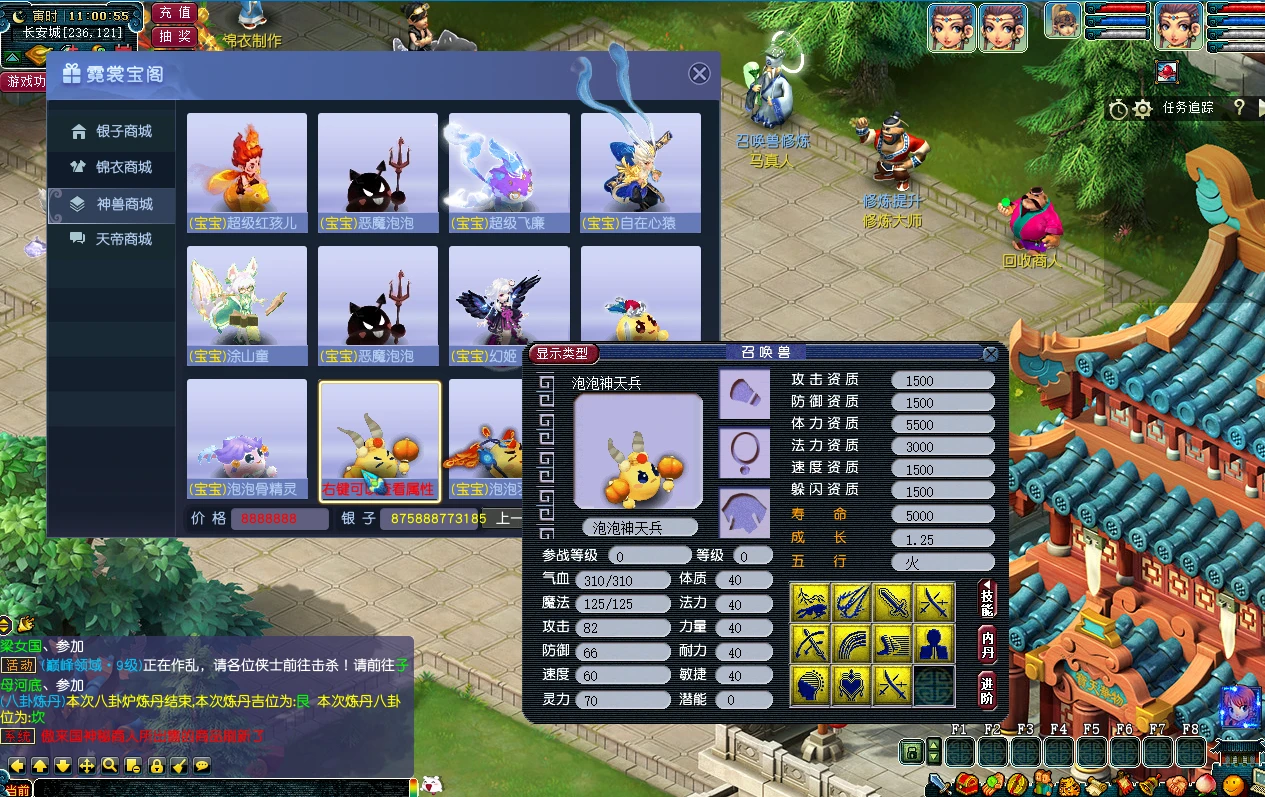
Task: Open the quest tracker gear settings
Action: click(x=1142, y=109)
